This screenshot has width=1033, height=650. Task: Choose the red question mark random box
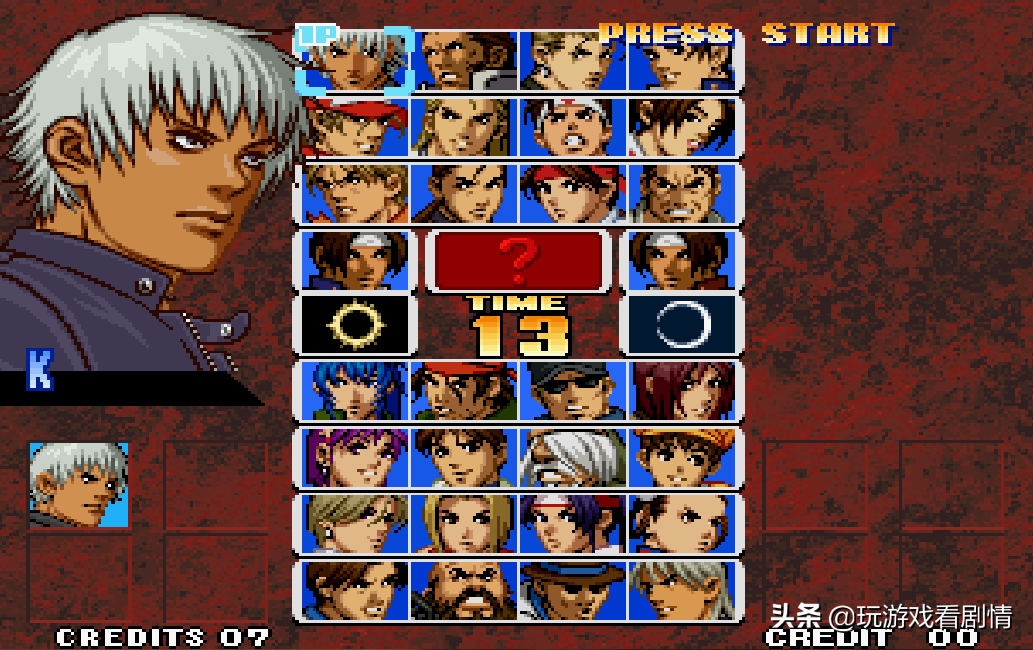tap(518, 260)
